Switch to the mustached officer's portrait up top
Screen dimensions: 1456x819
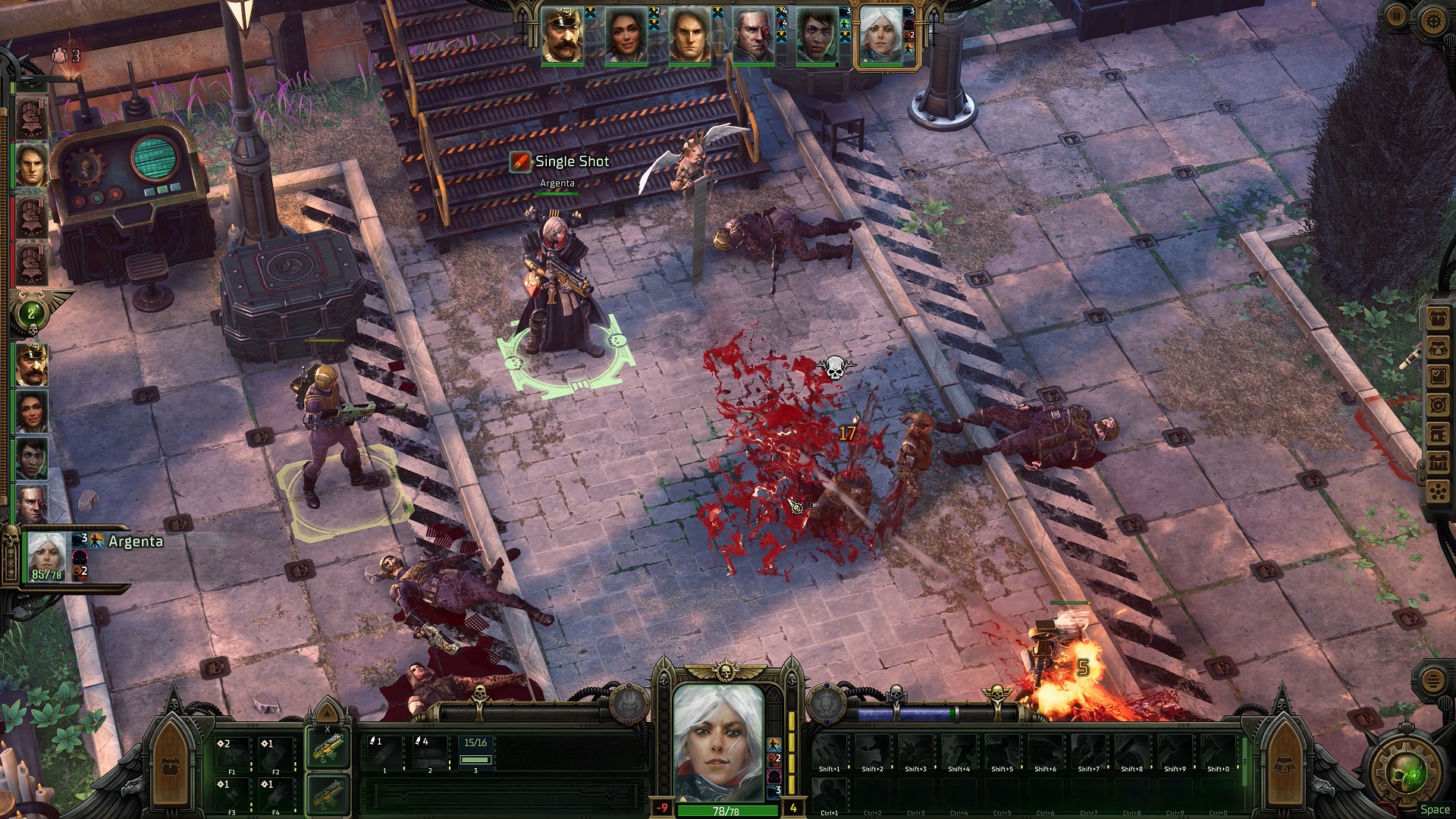click(561, 34)
